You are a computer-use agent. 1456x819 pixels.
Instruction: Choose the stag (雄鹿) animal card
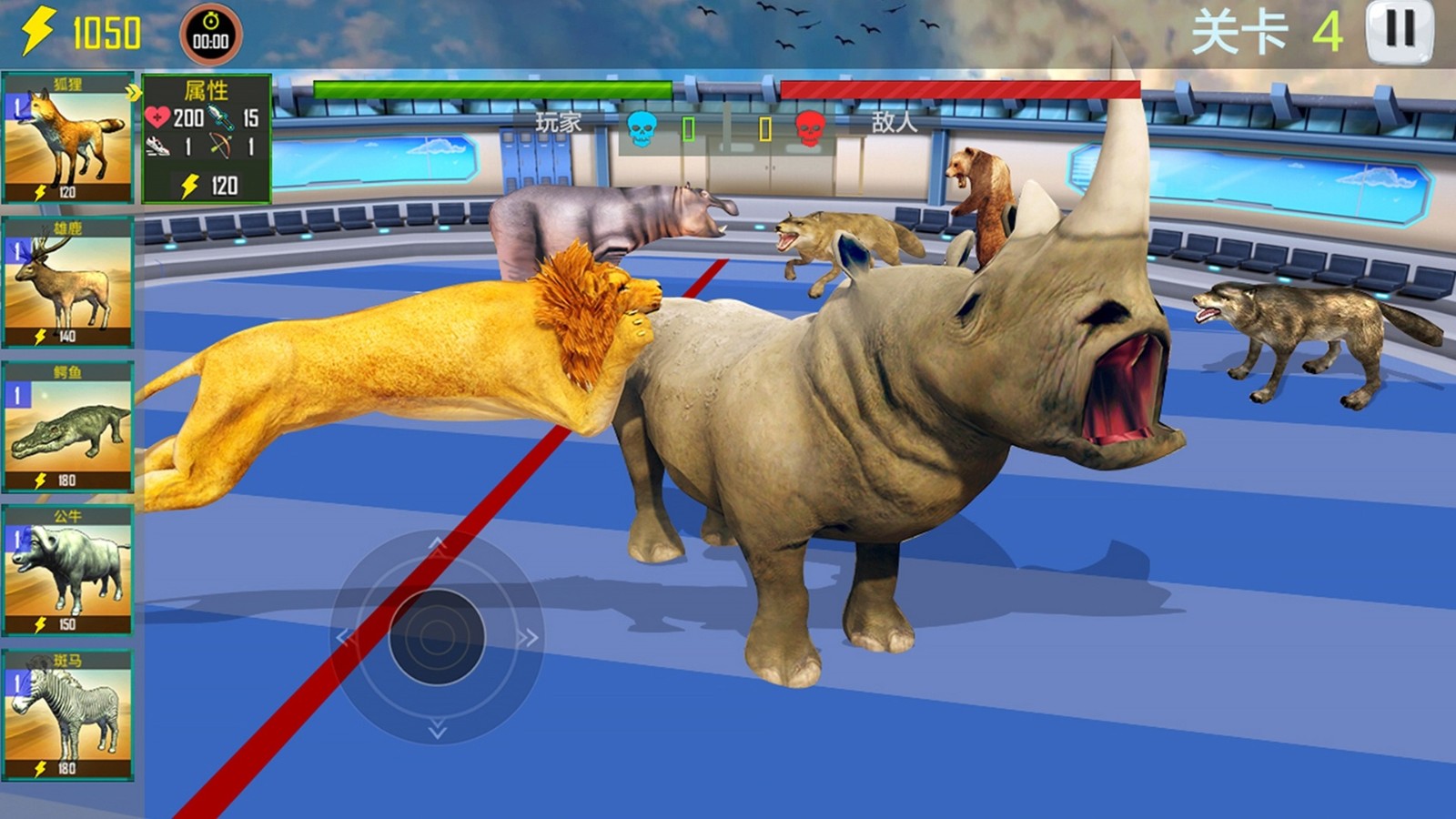[x=68, y=283]
